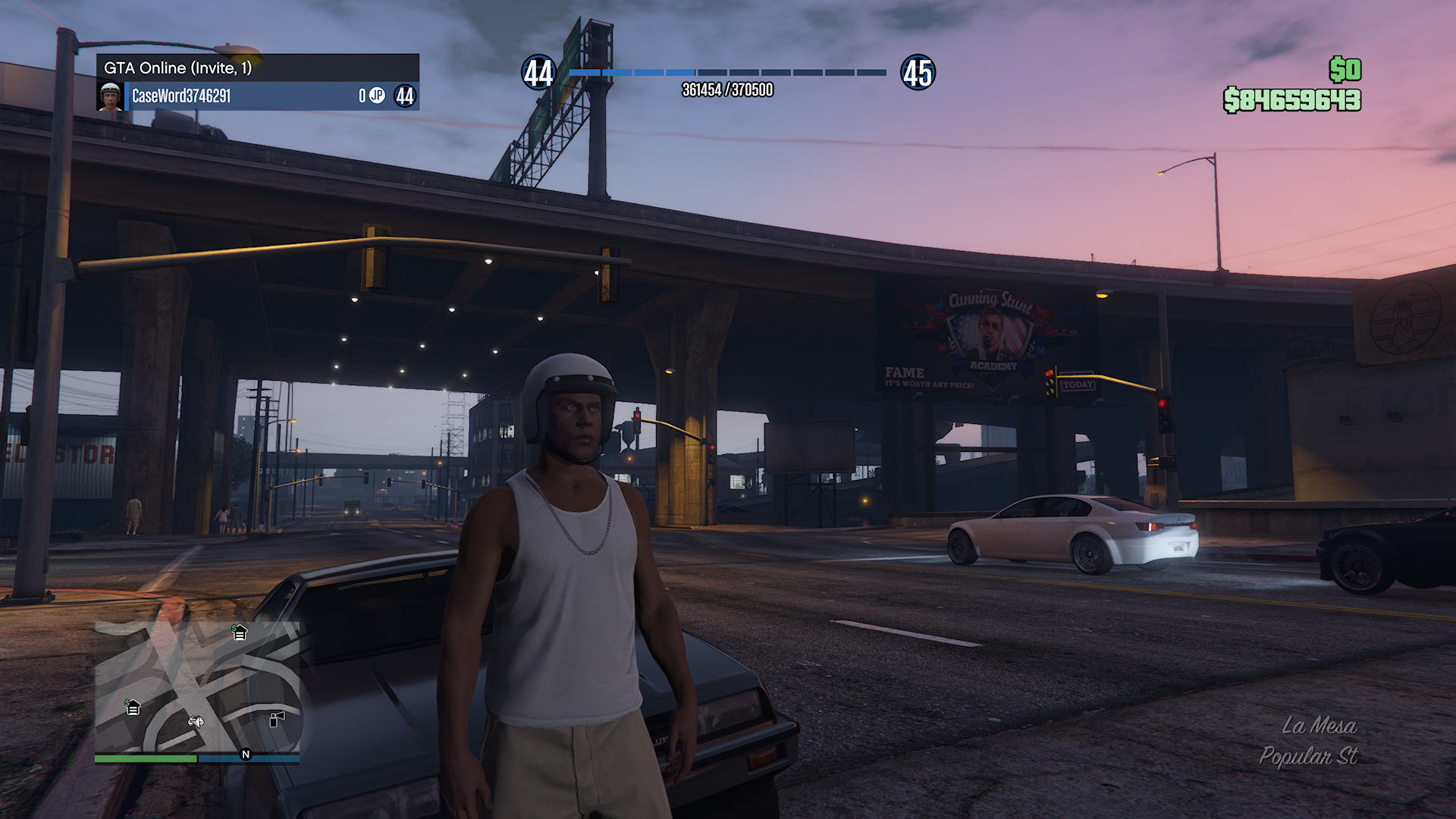Screen dimensions: 1456x819
Task: Click the north compass marker on minimap
Action: 245,754
